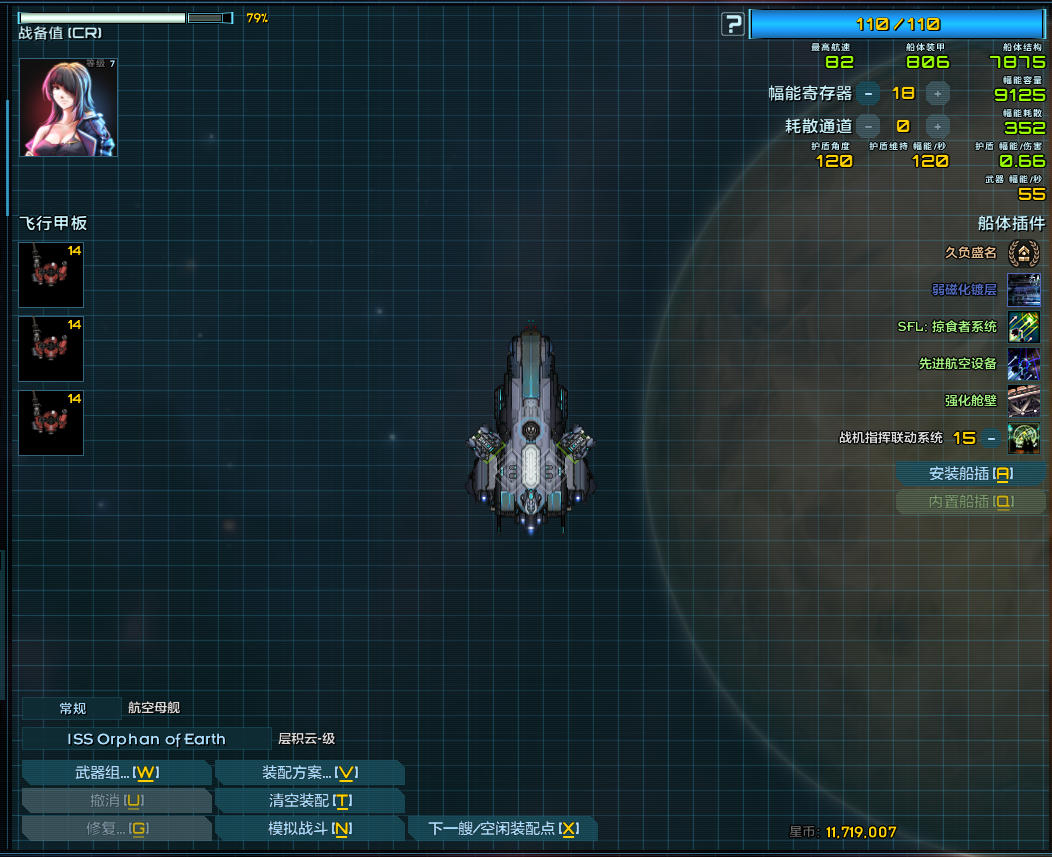Install a hull mod (安装船插)
Viewport: 1052px width, 857px height.
click(971, 474)
